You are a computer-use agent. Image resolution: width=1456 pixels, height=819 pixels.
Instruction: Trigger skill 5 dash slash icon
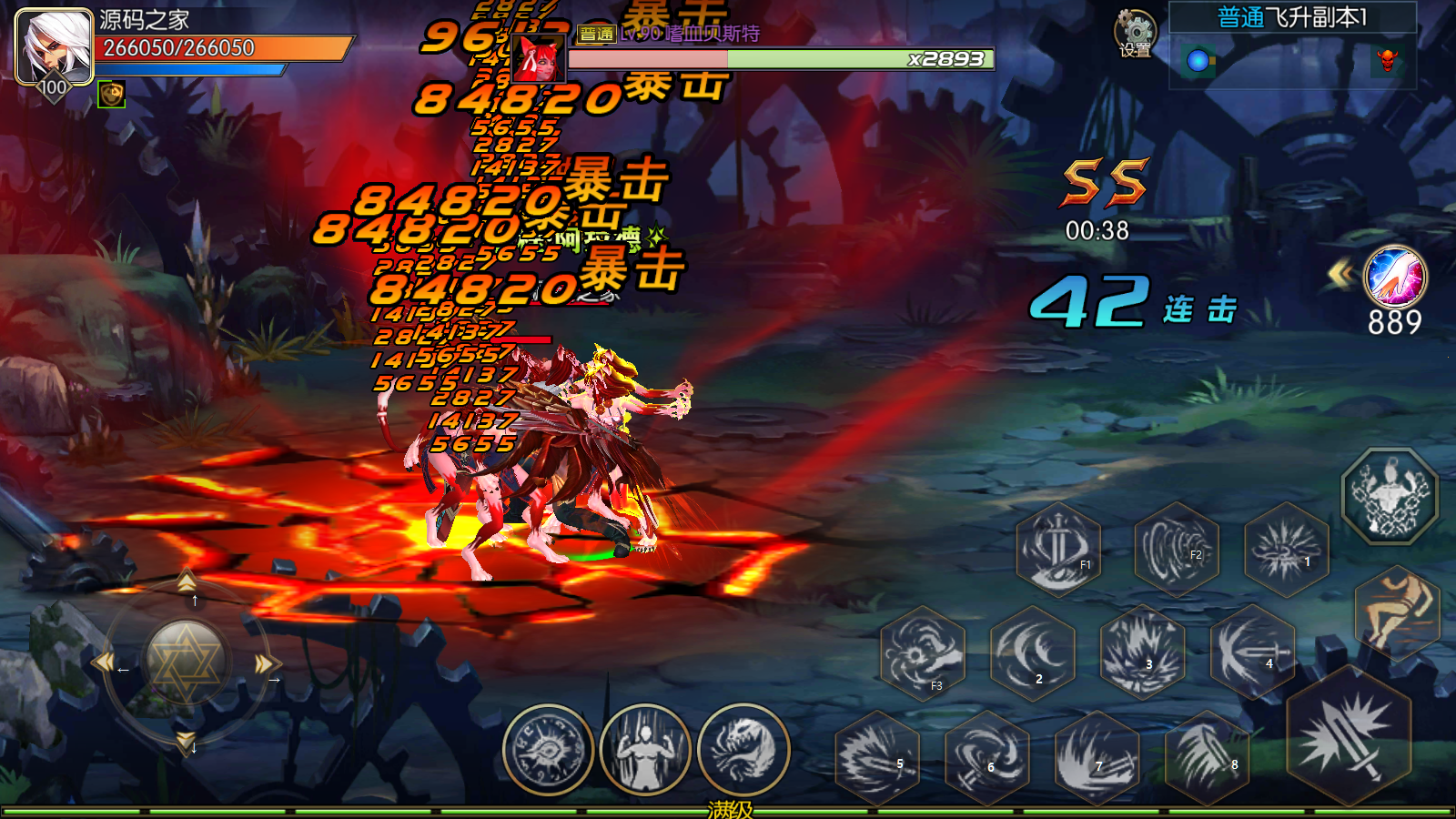click(877, 758)
